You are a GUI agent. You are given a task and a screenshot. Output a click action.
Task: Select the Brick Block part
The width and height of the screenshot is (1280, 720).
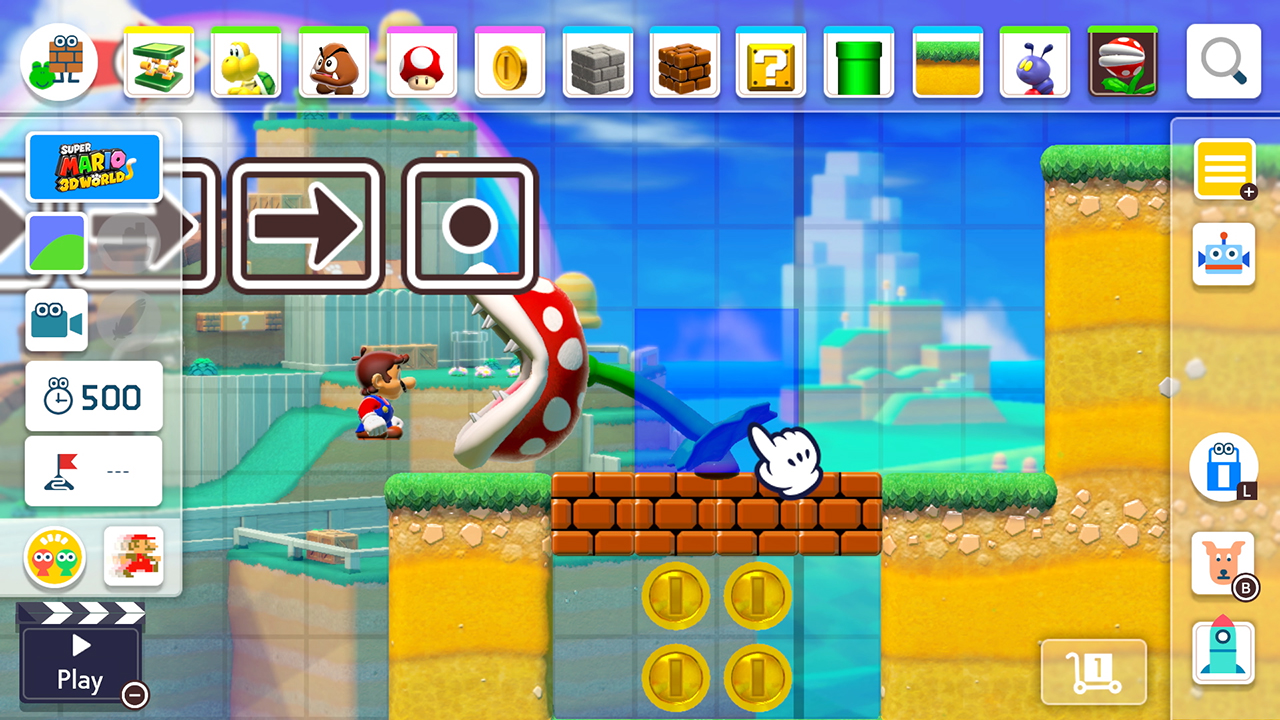click(x=684, y=62)
